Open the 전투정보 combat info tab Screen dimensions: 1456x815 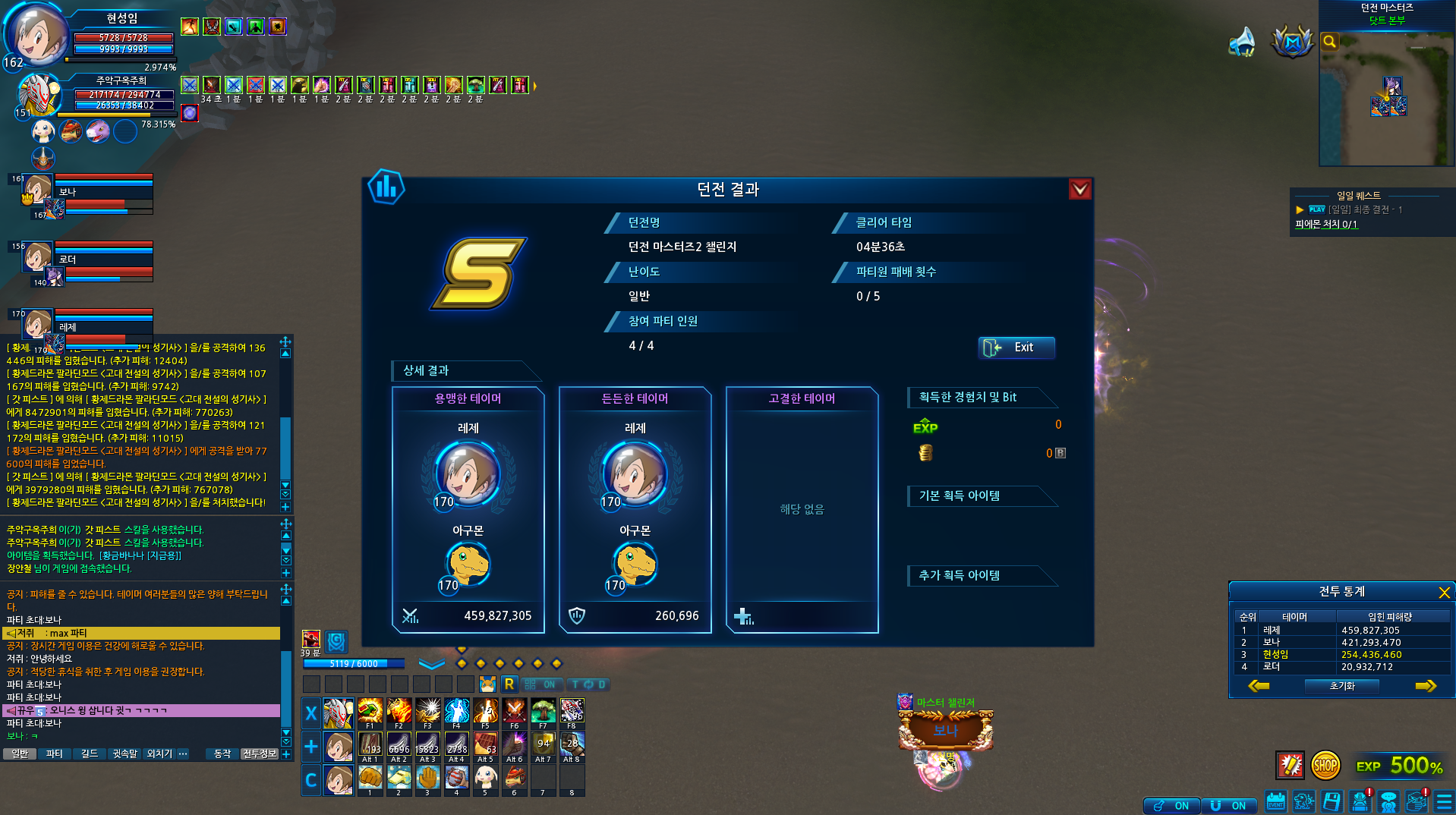260,754
